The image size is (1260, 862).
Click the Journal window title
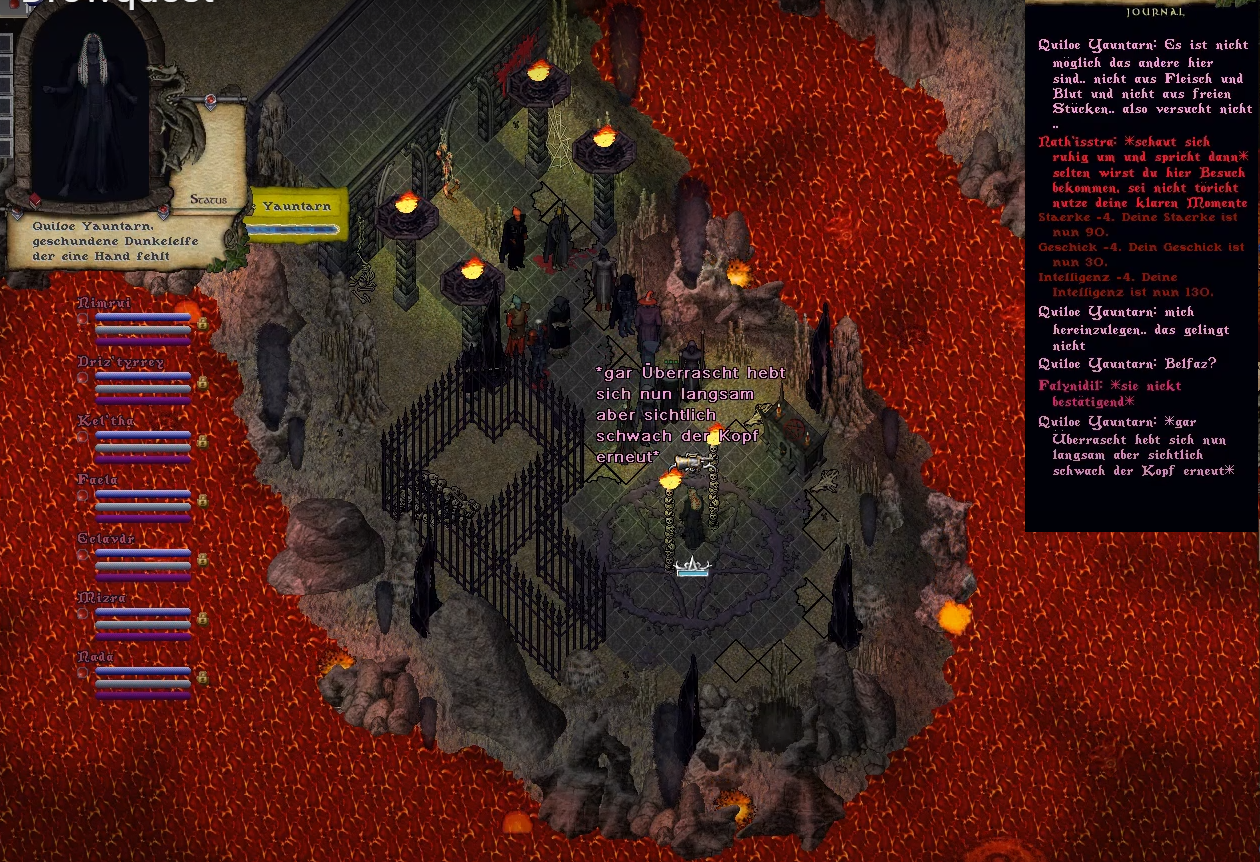click(x=1155, y=12)
